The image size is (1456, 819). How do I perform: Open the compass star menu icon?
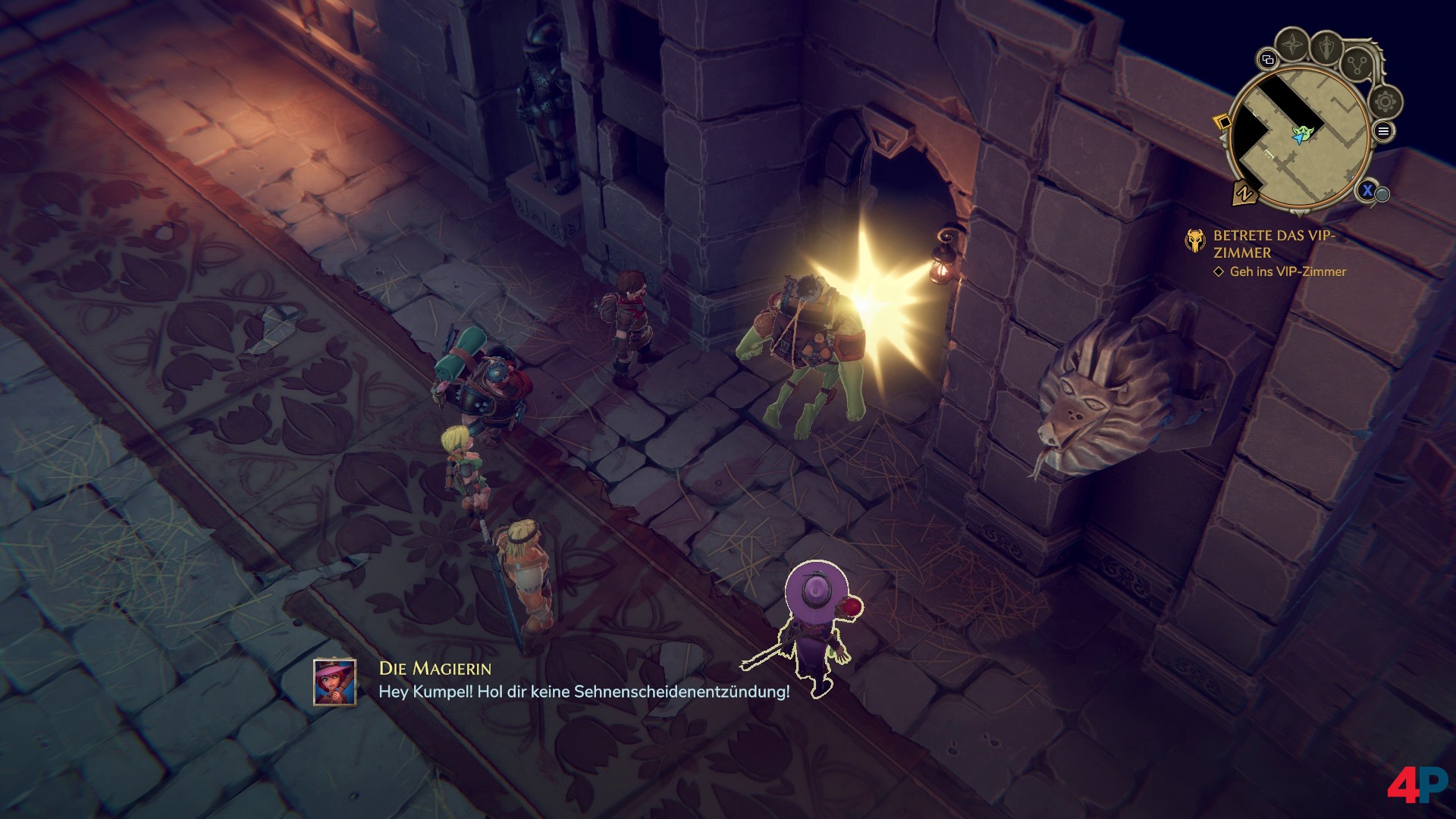pos(1292,45)
